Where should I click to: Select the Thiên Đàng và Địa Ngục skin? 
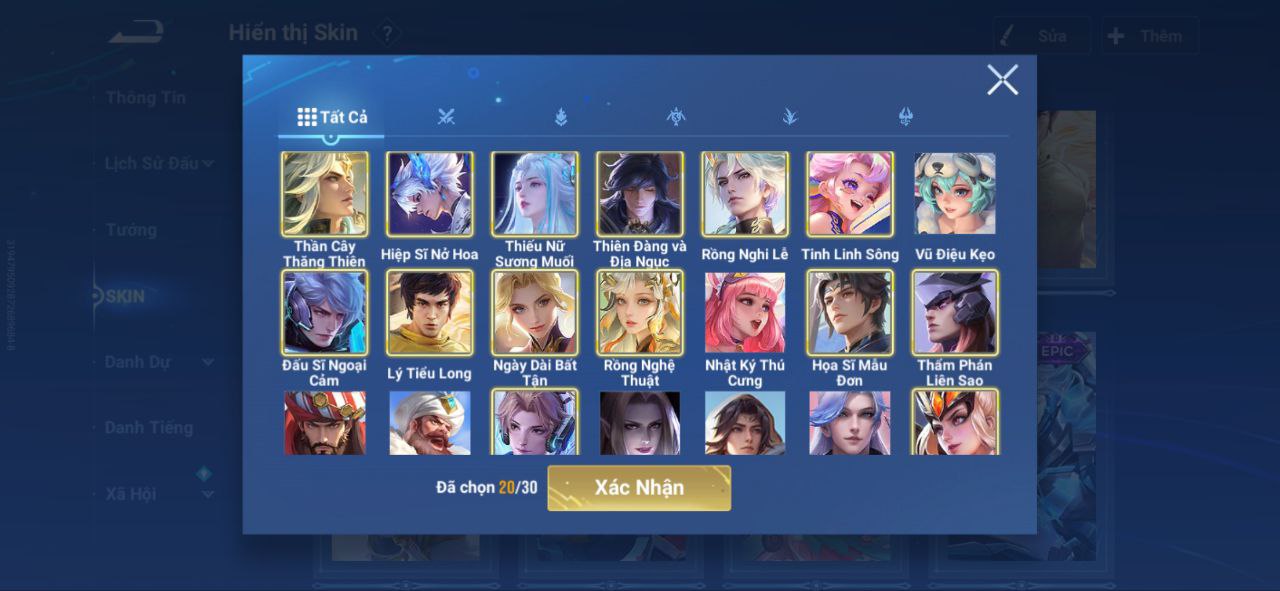pyautogui.click(x=640, y=194)
